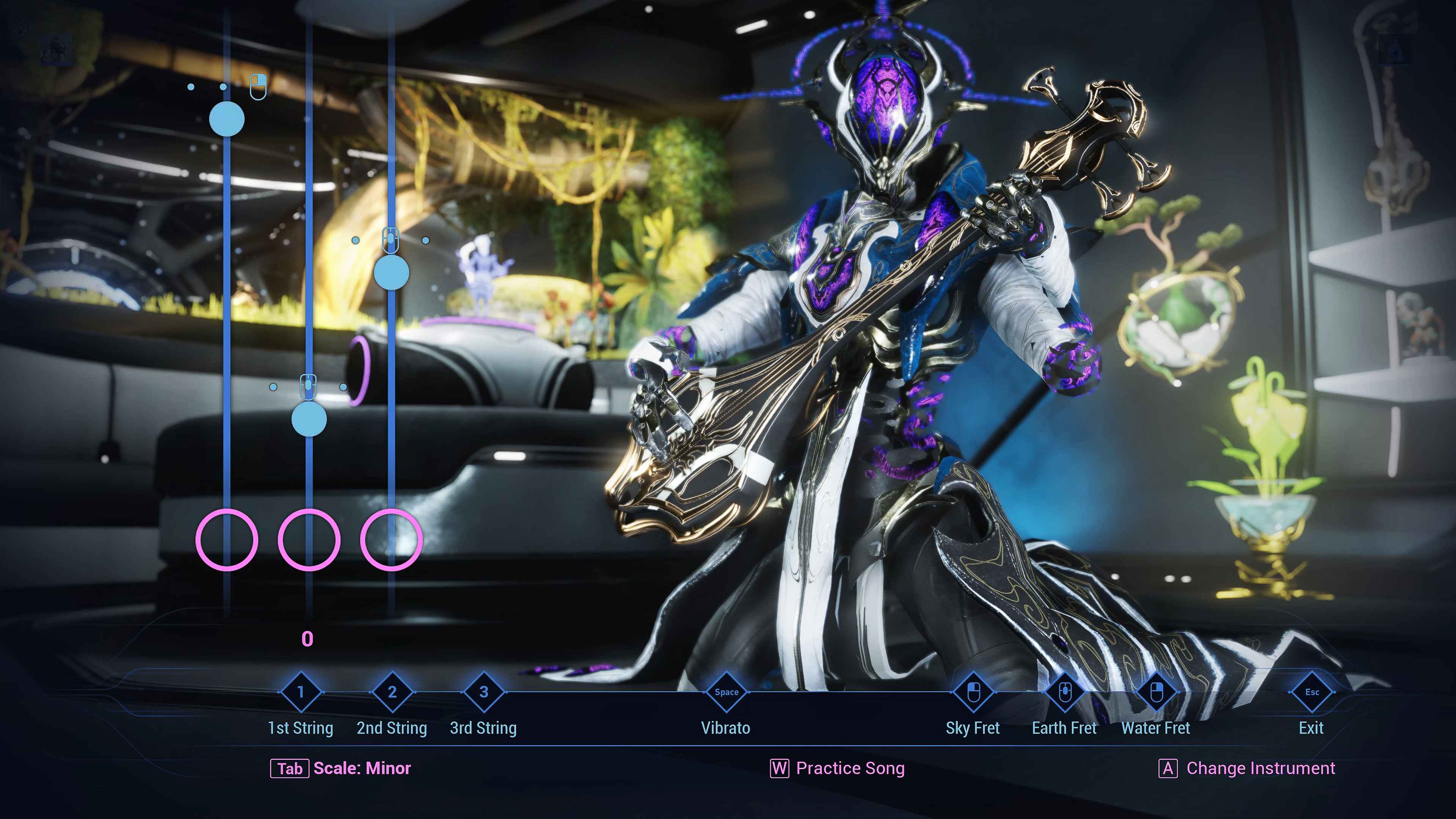Screen dimensions: 1456x819
Task: Exit the Shawzin instrument screen
Action: coord(1311,692)
